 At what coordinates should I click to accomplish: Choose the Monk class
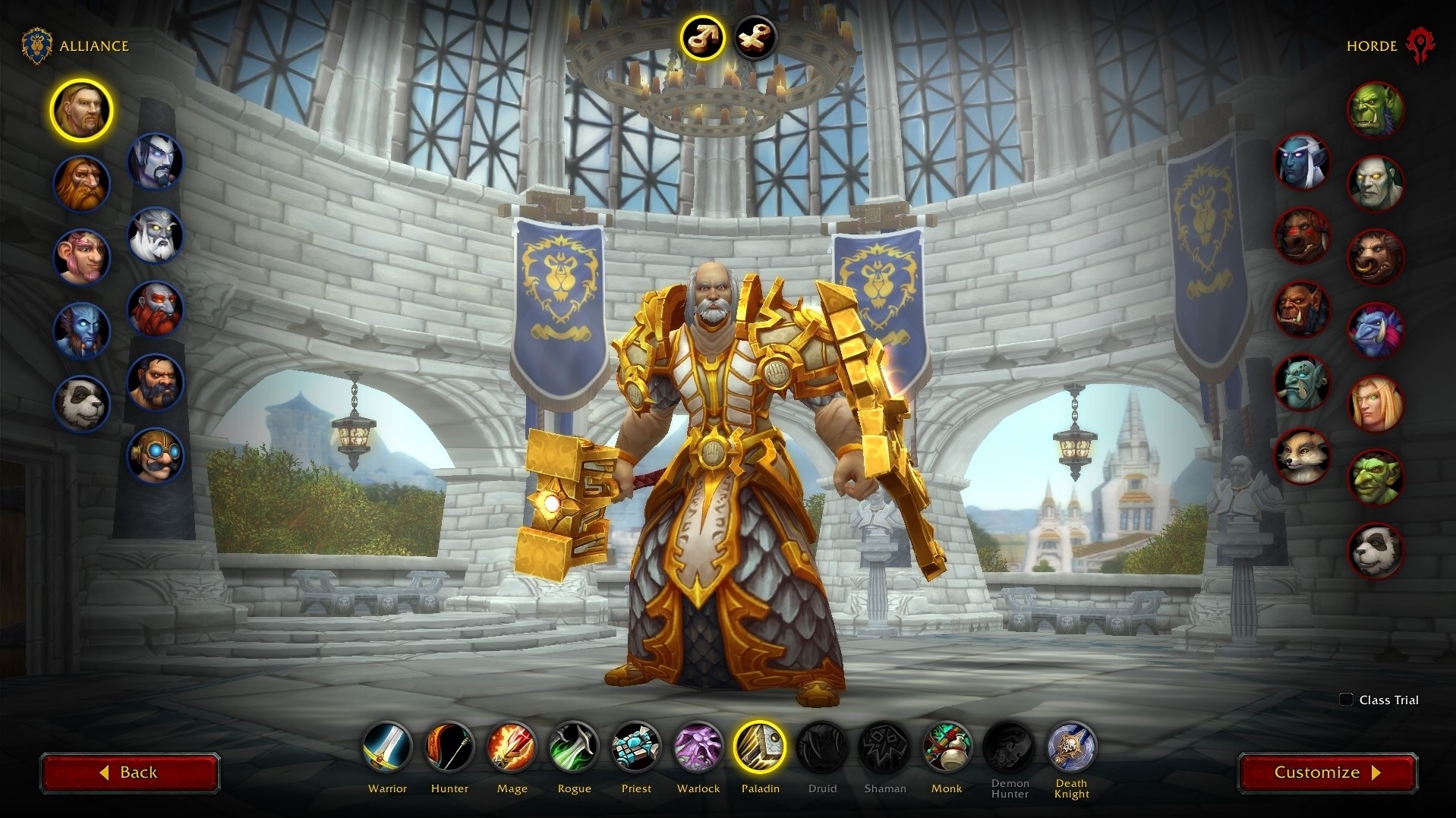[x=947, y=747]
